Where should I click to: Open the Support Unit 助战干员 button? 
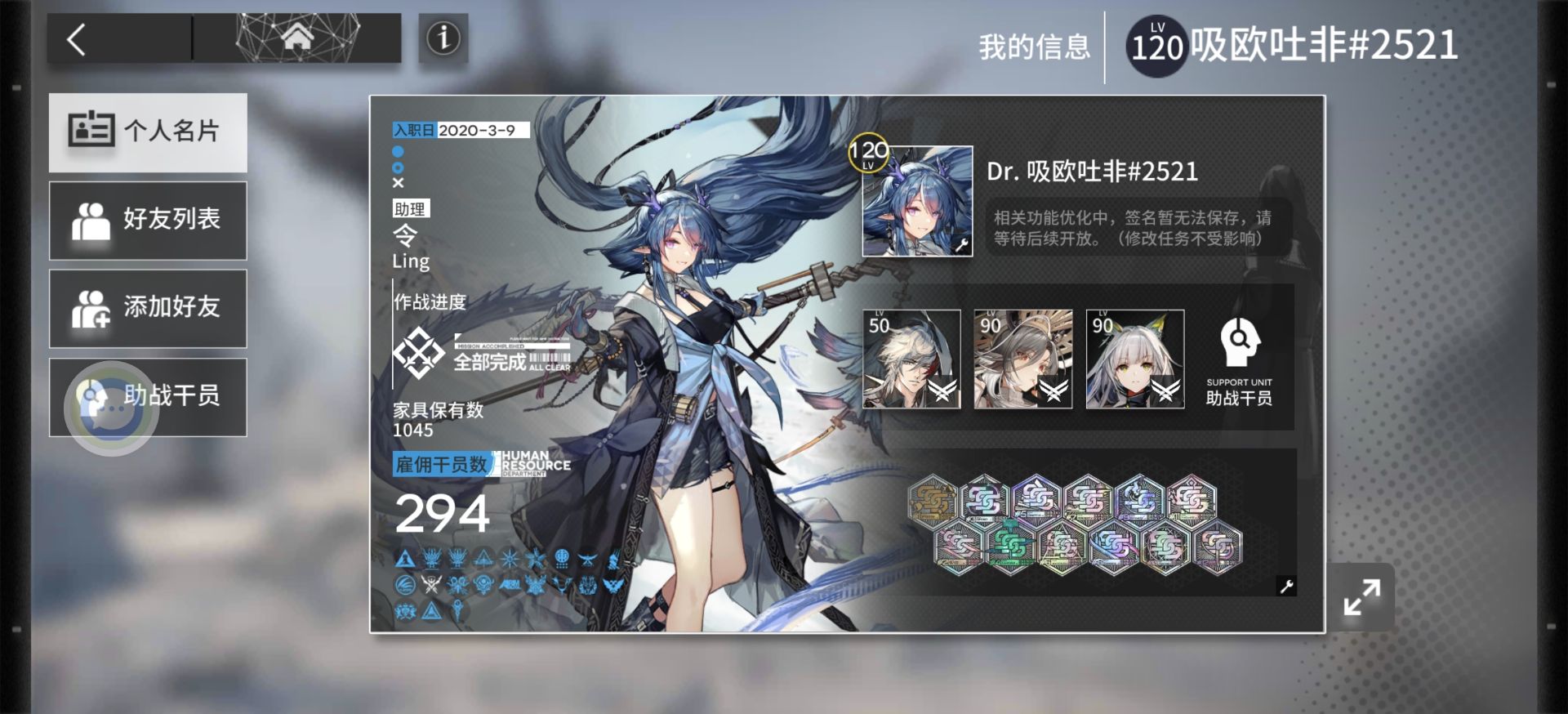point(1239,360)
